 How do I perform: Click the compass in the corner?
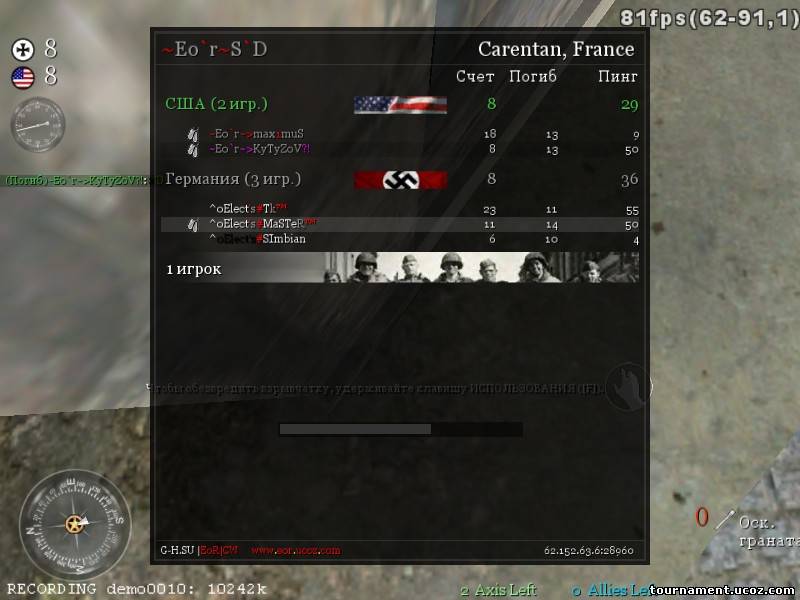[74, 522]
